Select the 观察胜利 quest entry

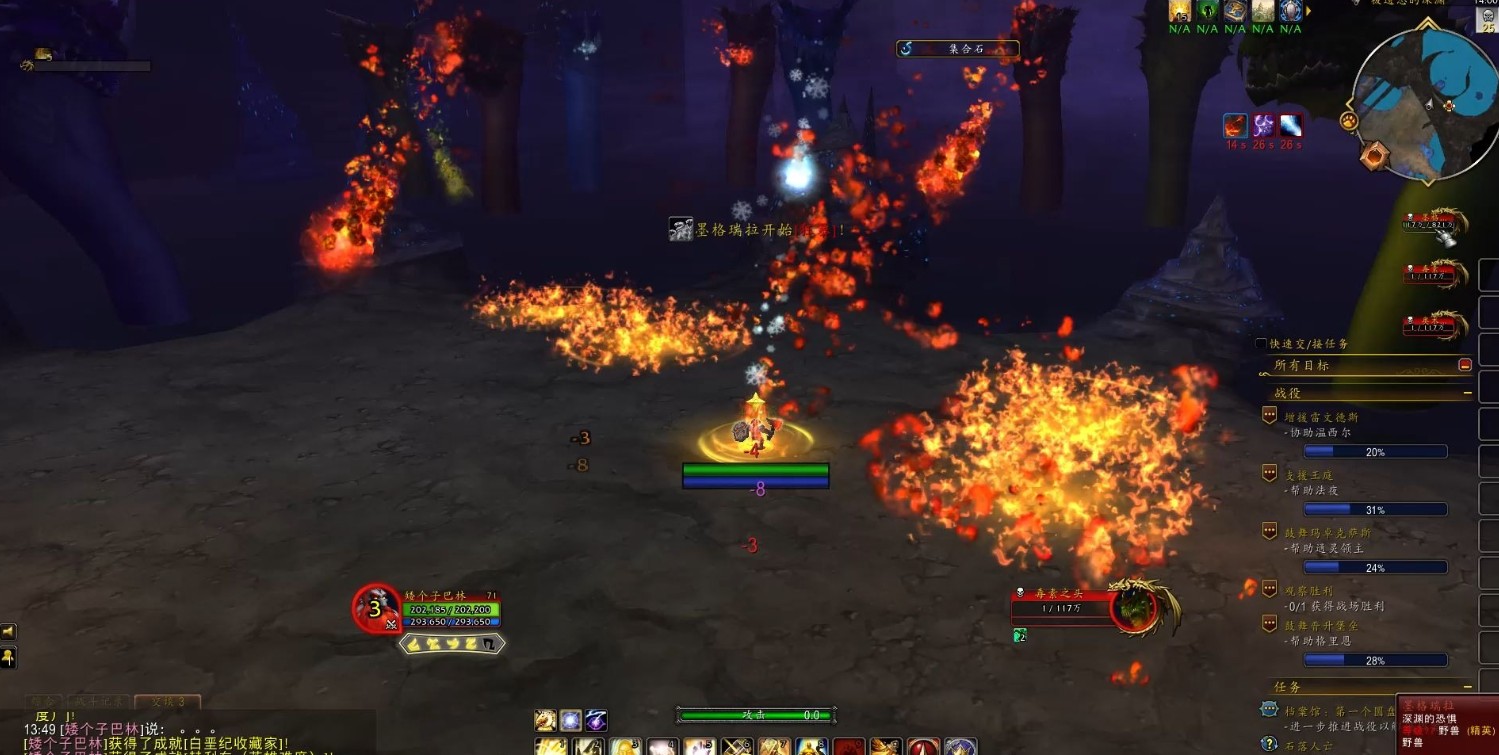(x=1308, y=591)
